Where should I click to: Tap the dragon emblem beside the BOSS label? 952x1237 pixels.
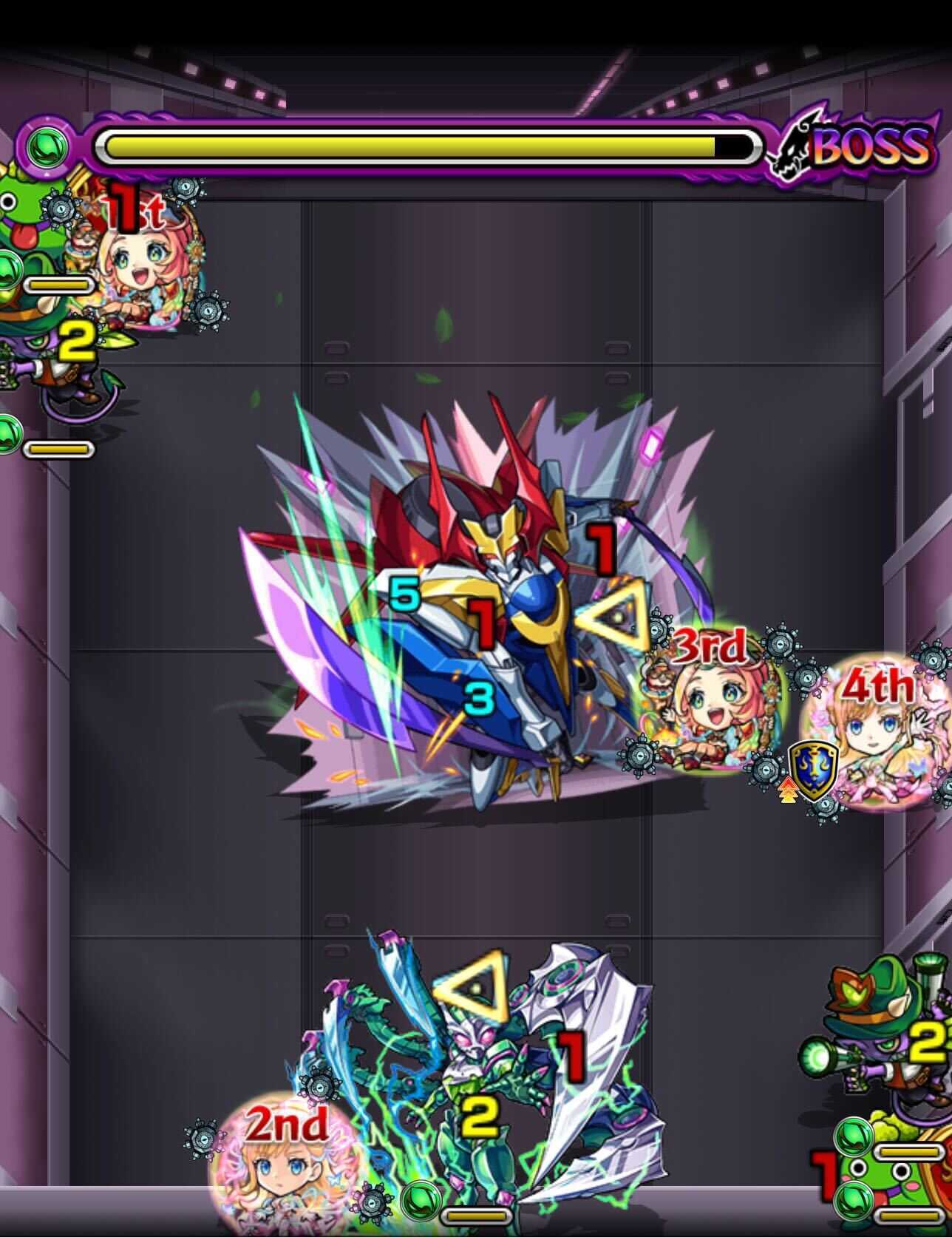click(x=795, y=145)
